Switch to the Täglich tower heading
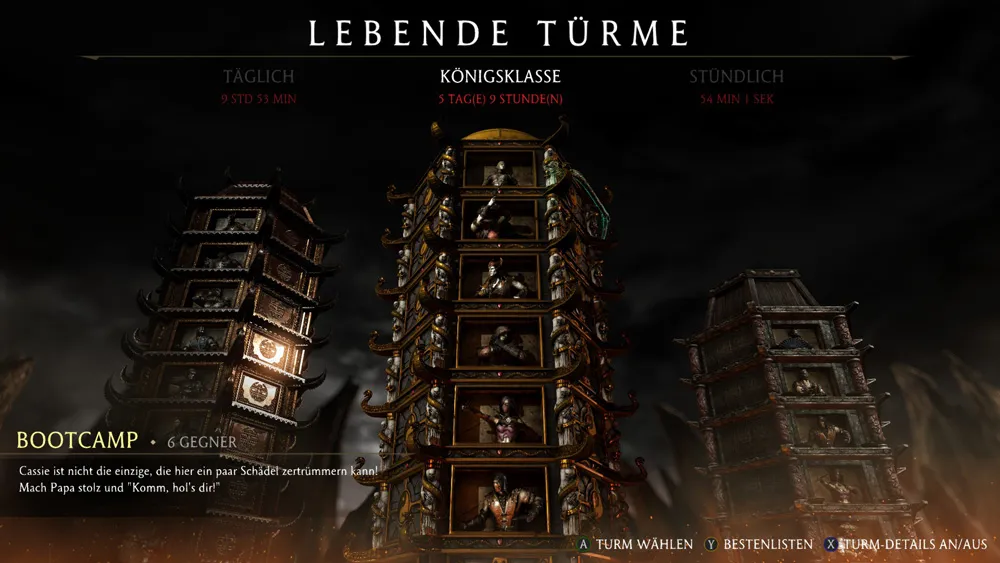 259,77
